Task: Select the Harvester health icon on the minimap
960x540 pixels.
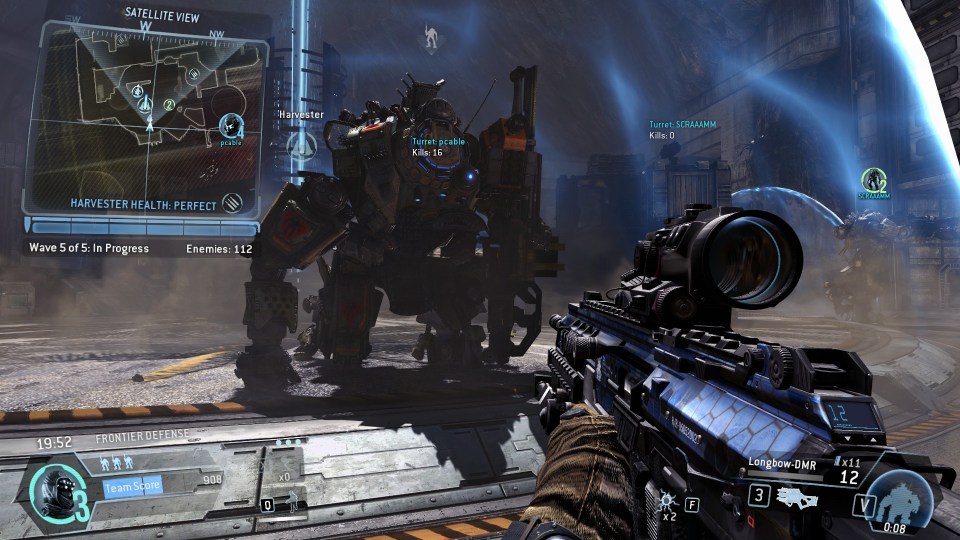Action: 235,203
